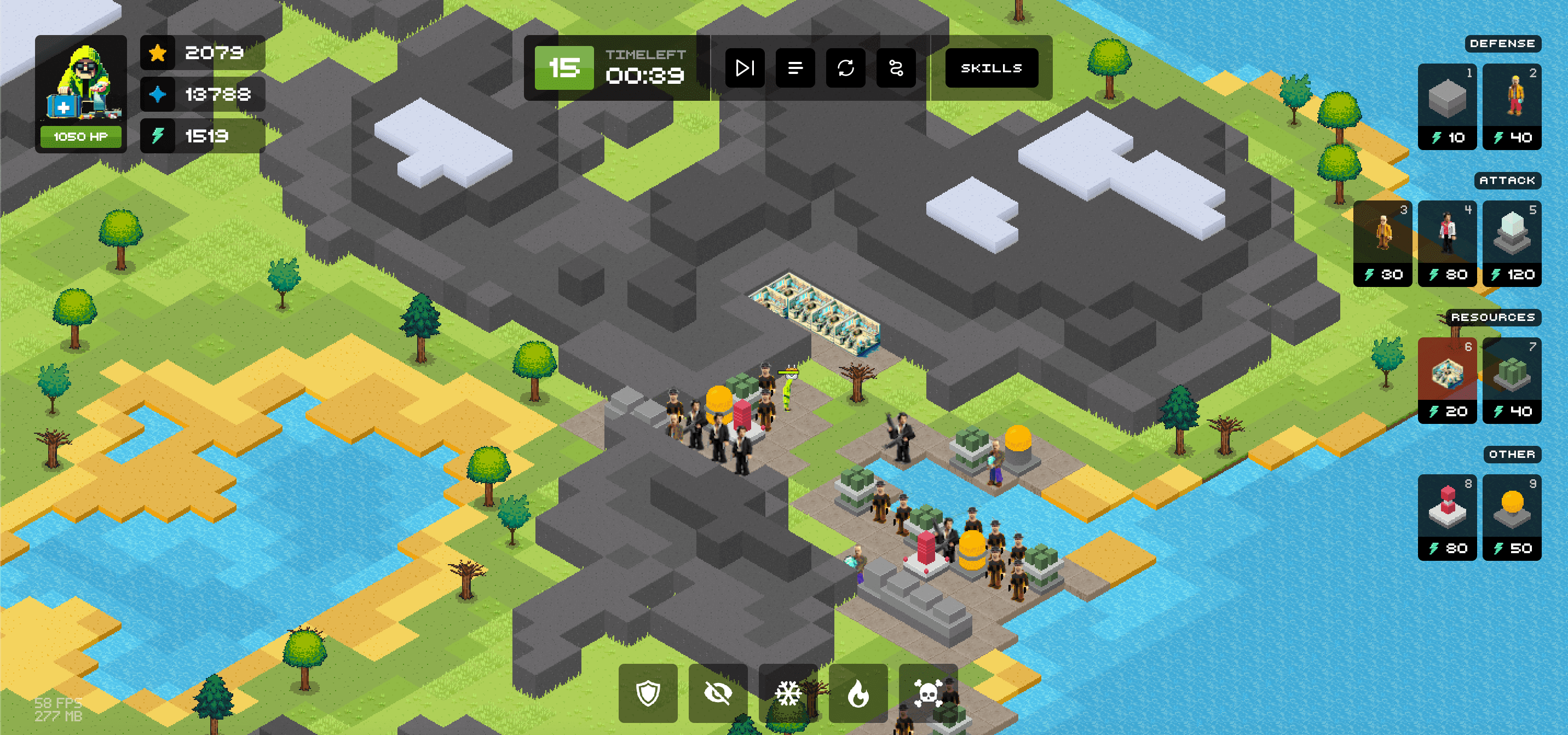Open the game log list icon
1568x735 pixels.
click(x=795, y=68)
